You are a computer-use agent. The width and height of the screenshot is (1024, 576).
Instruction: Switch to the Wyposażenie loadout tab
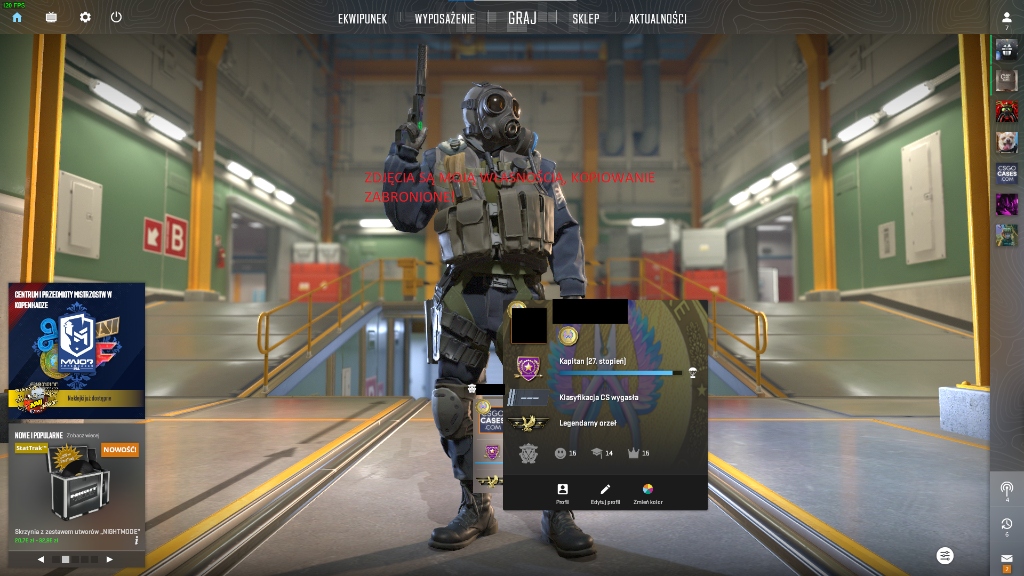pos(444,18)
